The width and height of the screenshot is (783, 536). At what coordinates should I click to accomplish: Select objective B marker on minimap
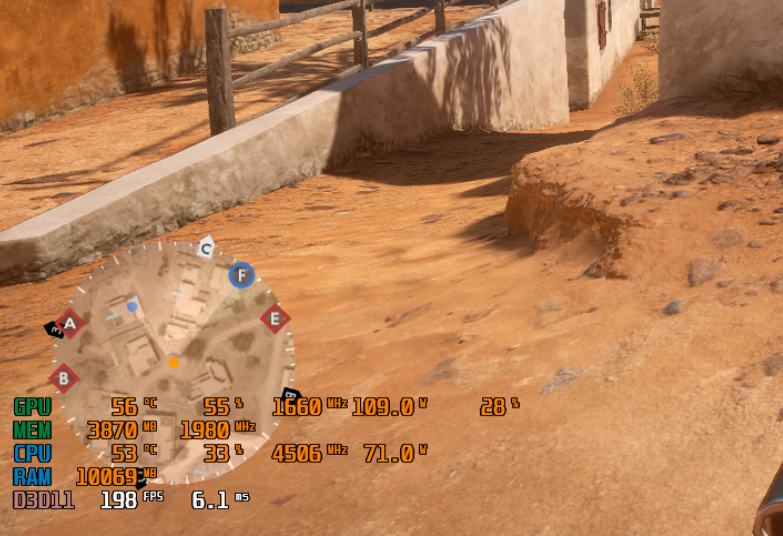coord(64,378)
